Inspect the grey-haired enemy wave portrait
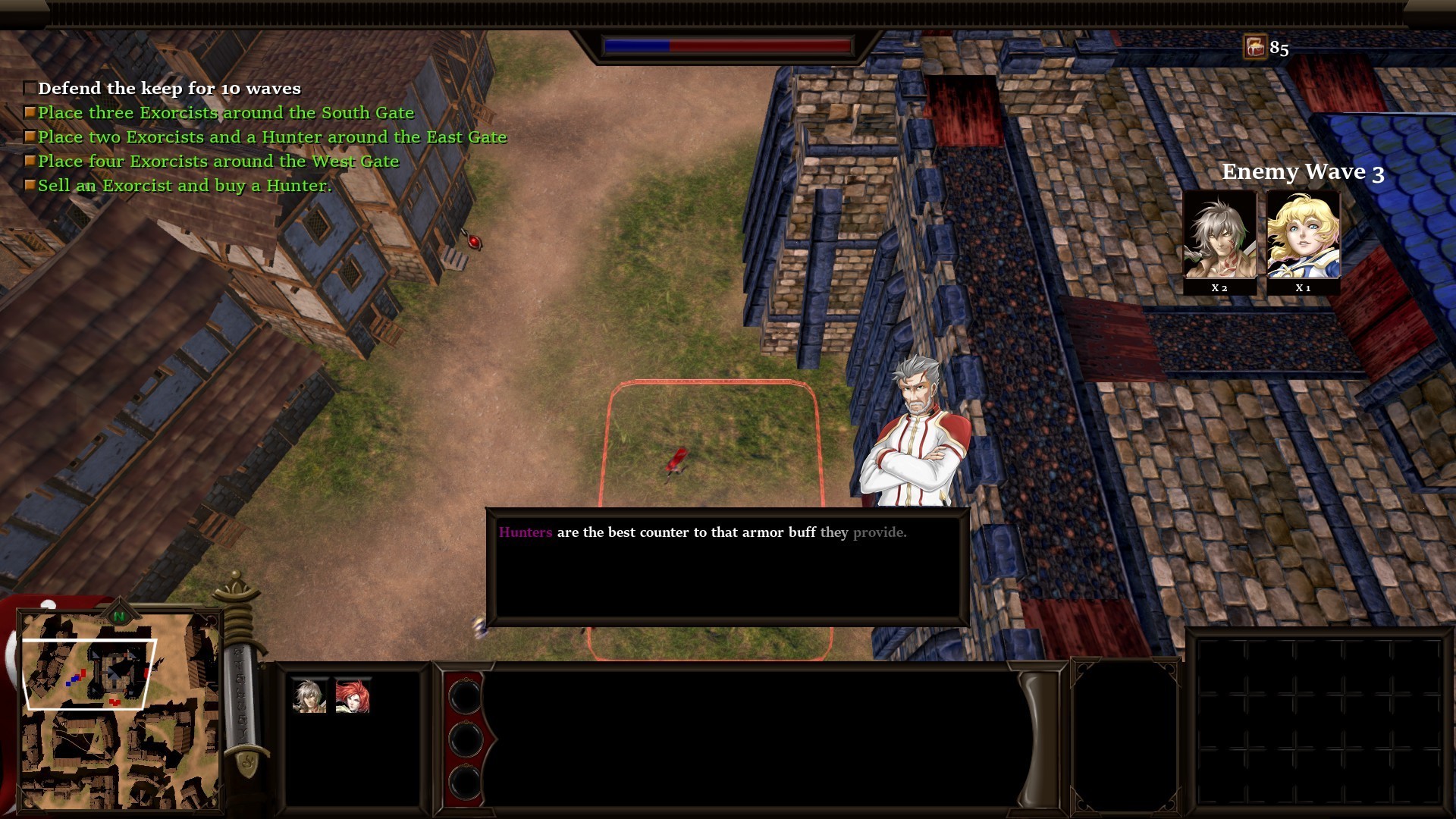The width and height of the screenshot is (1456, 819). point(1219,236)
